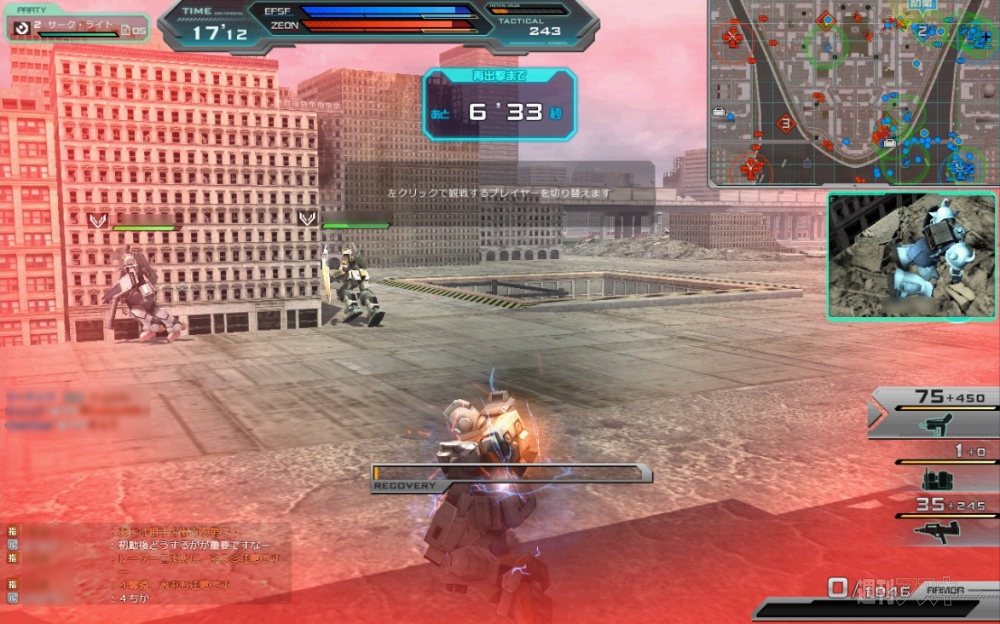Screen dimensions: 1000x624
Task: Select the selected top weapon slot
Action: click(935, 412)
